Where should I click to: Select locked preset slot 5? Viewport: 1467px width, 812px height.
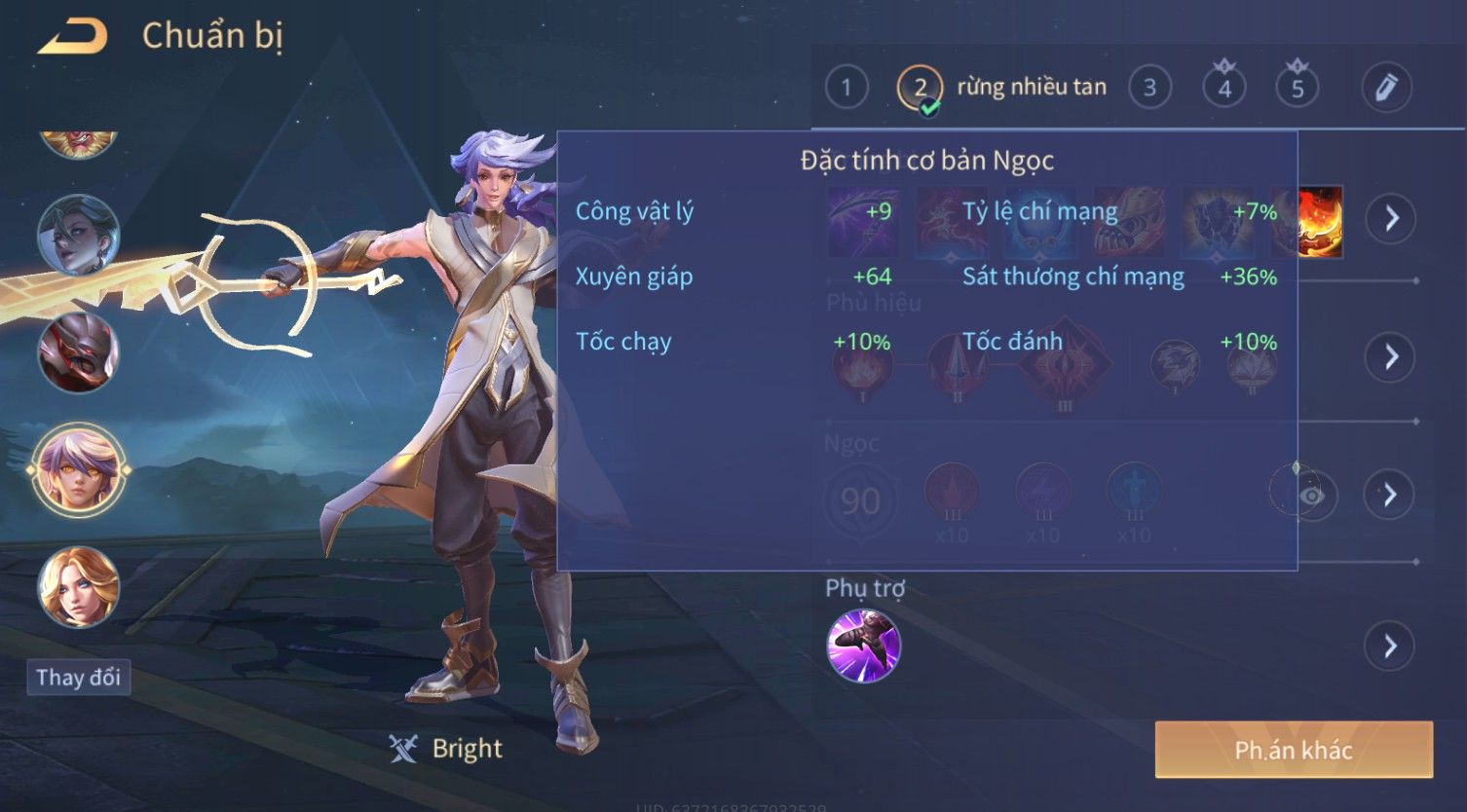pyautogui.click(x=1297, y=88)
